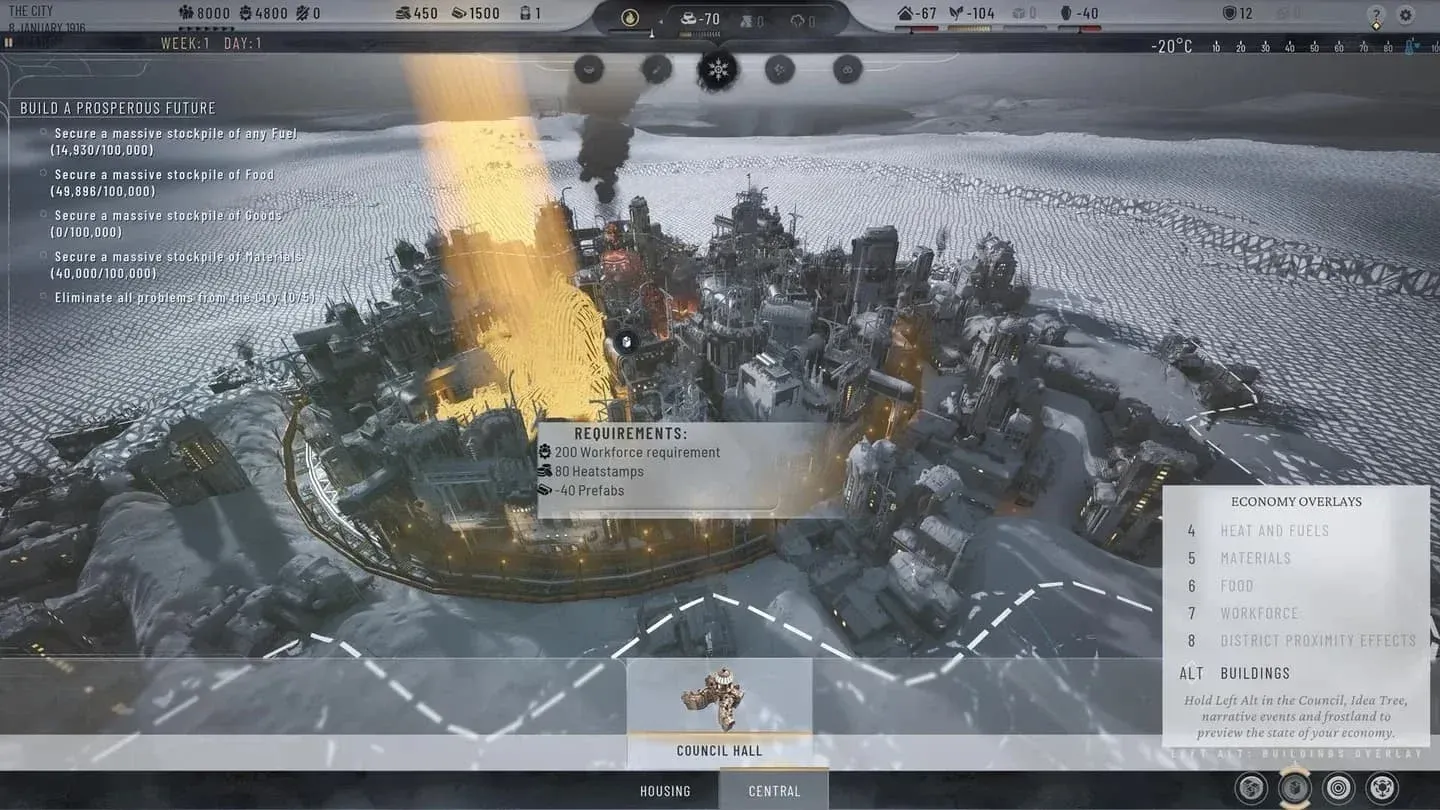Show the Workforce economy overlay
Screen dimensions: 1440x810
1259,613
